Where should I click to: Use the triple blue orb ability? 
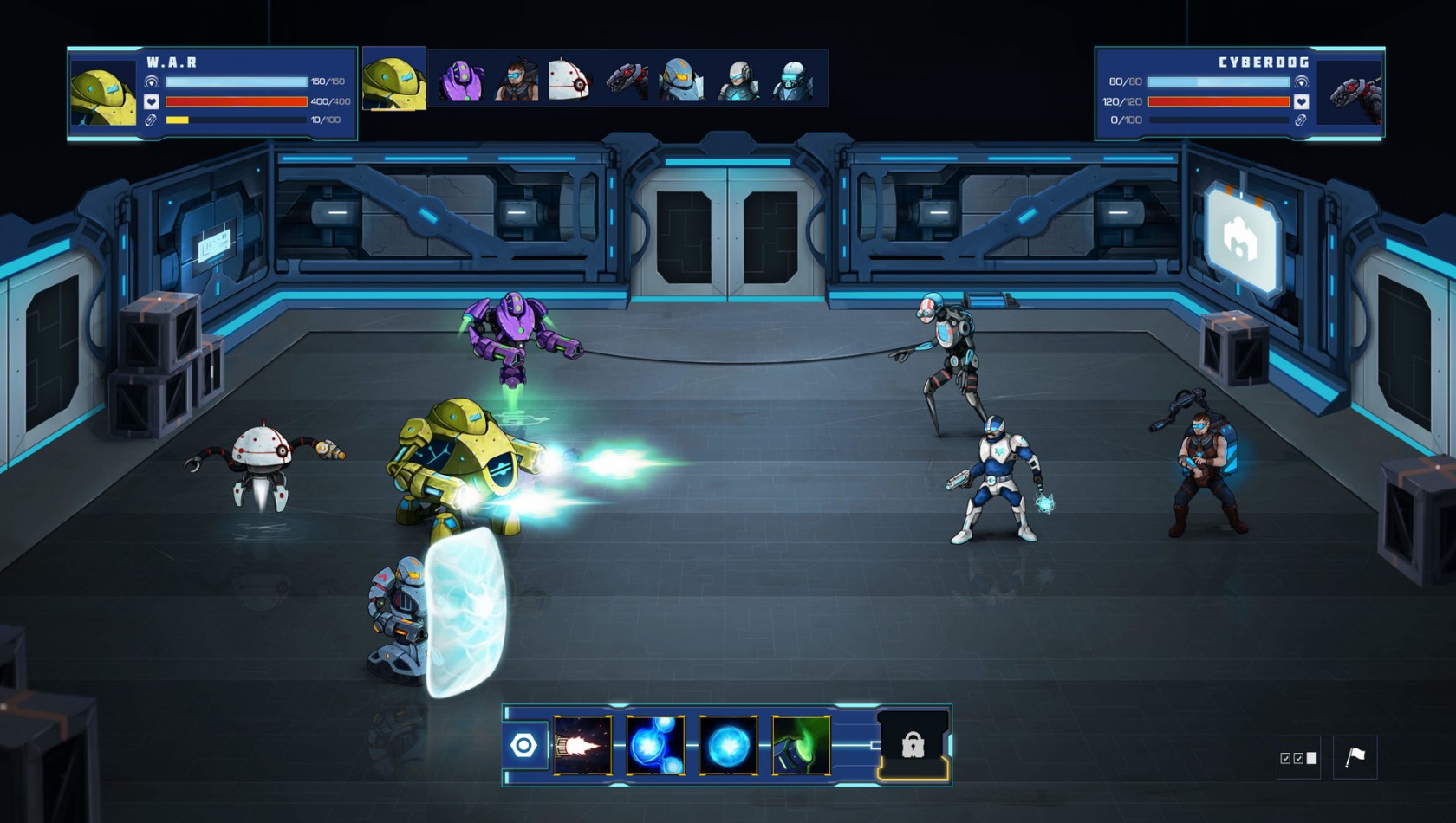coord(655,745)
